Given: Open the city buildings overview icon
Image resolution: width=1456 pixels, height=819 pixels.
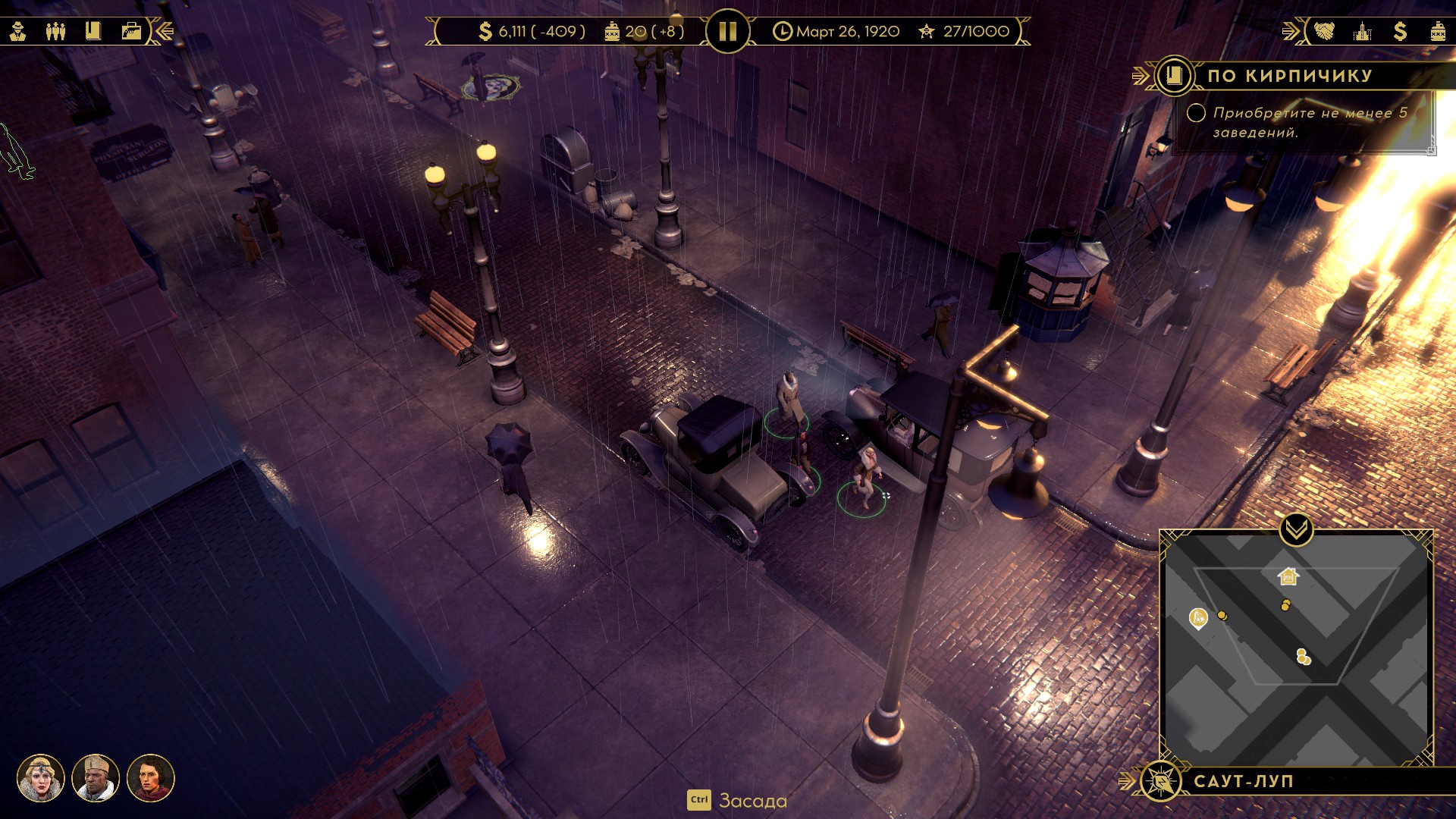Looking at the screenshot, I should pyautogui.click(x=1363, y=31).
